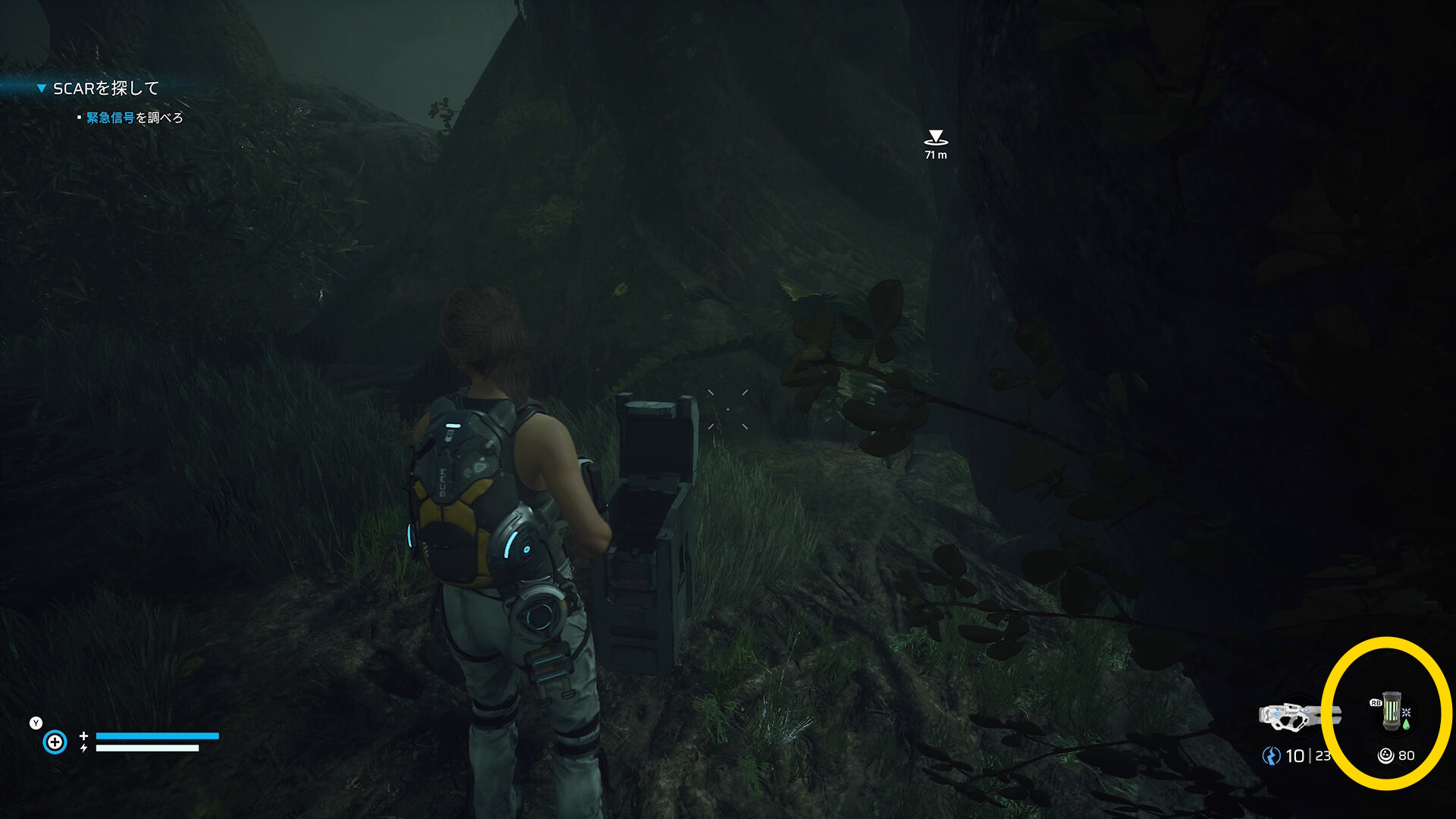1456x819 pixels.
Task: Select the SCARを探して quest tracker title
Action: tap(105, 89)
